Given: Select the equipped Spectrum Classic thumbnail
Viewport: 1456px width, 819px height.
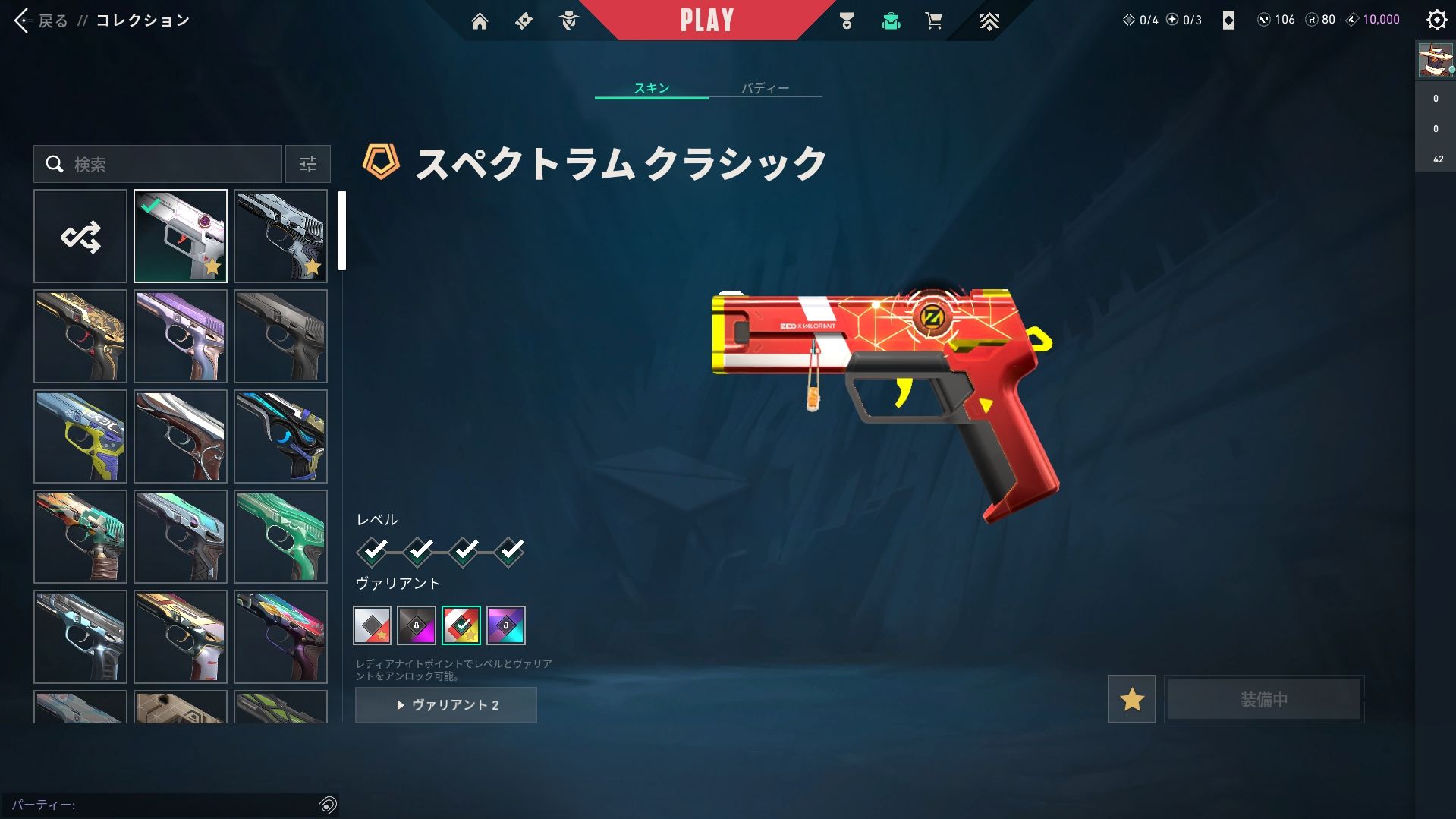Looking at the screenshot, I should click(x=181, y=236).
